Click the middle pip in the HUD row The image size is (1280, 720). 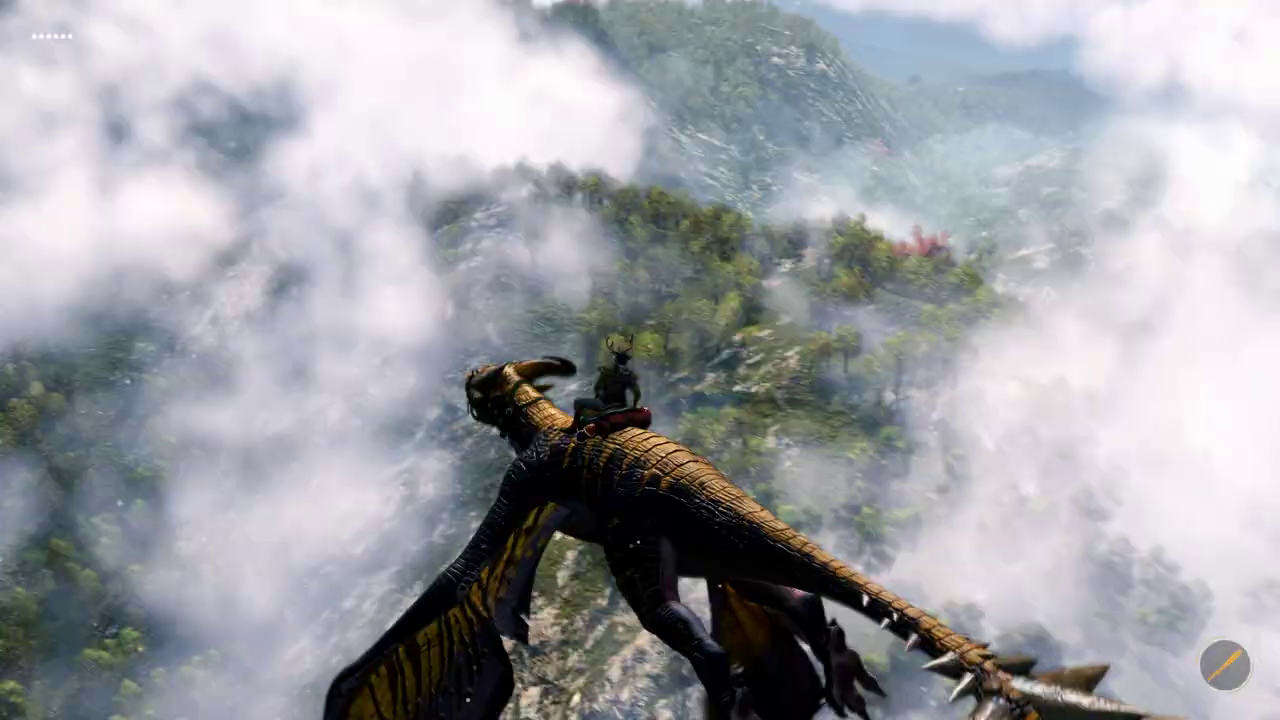(51, 37)
